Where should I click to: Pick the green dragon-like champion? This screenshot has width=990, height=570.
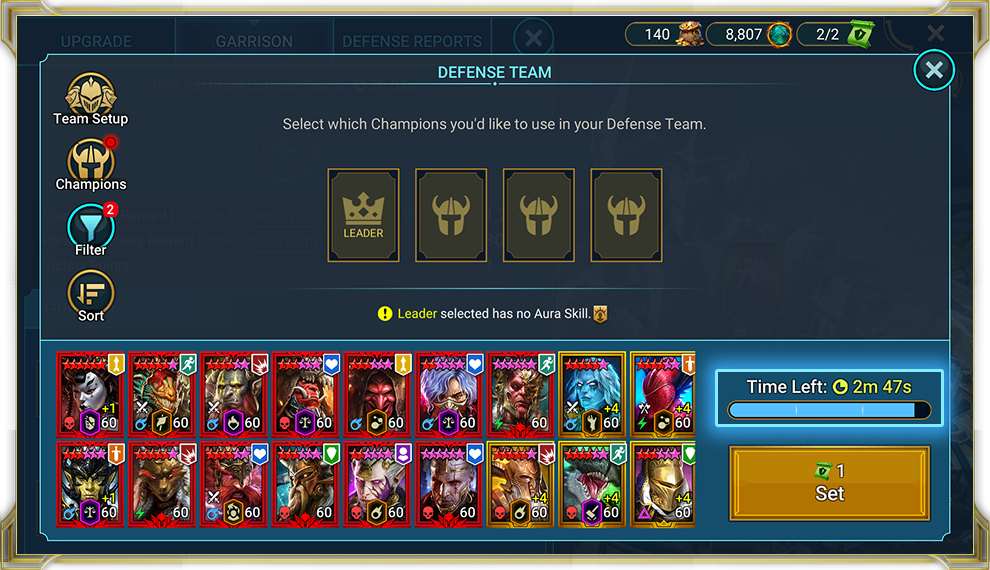595,483
